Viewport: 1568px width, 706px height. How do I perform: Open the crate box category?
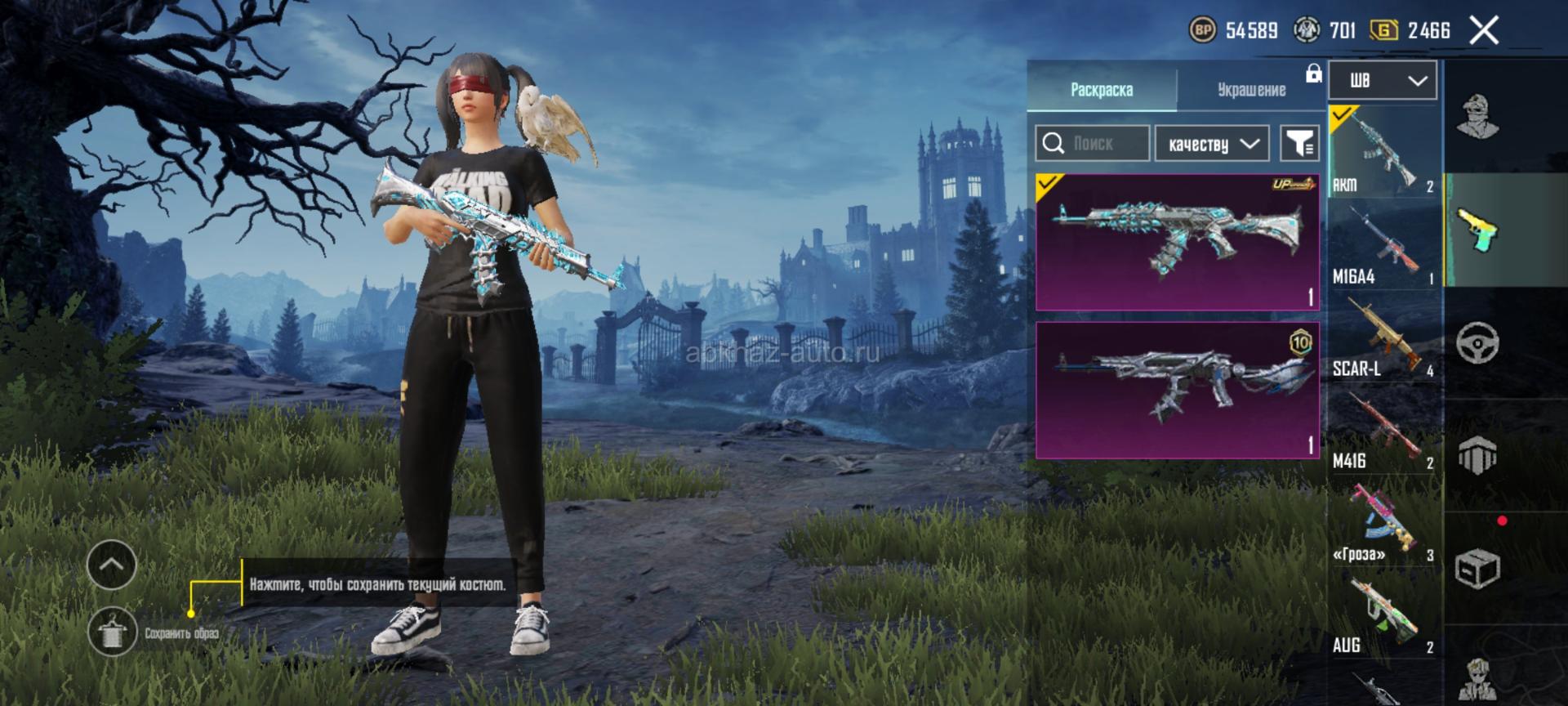[x=1477, y=567]
